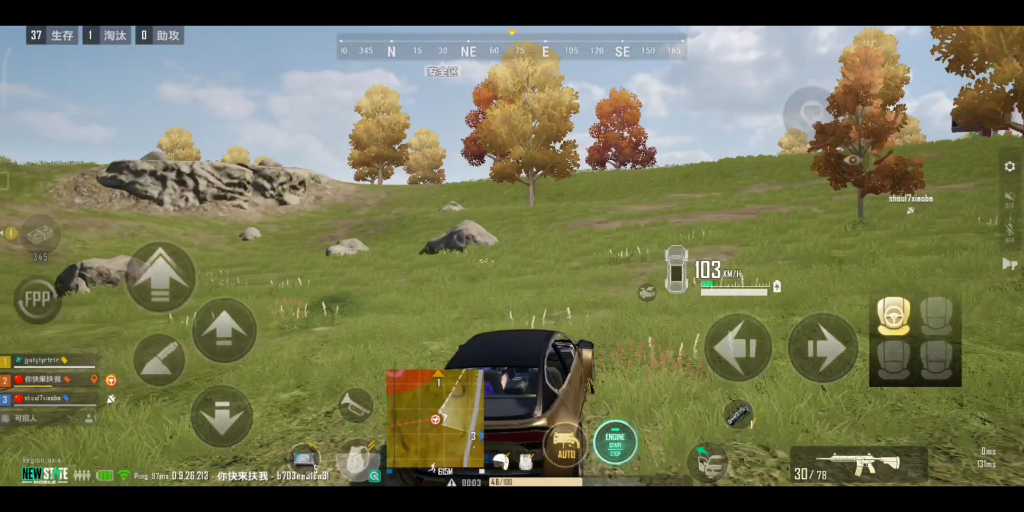1024x512 pixels.
Task: Select the assault rifle weapon slot
Action: click(858, 465)
